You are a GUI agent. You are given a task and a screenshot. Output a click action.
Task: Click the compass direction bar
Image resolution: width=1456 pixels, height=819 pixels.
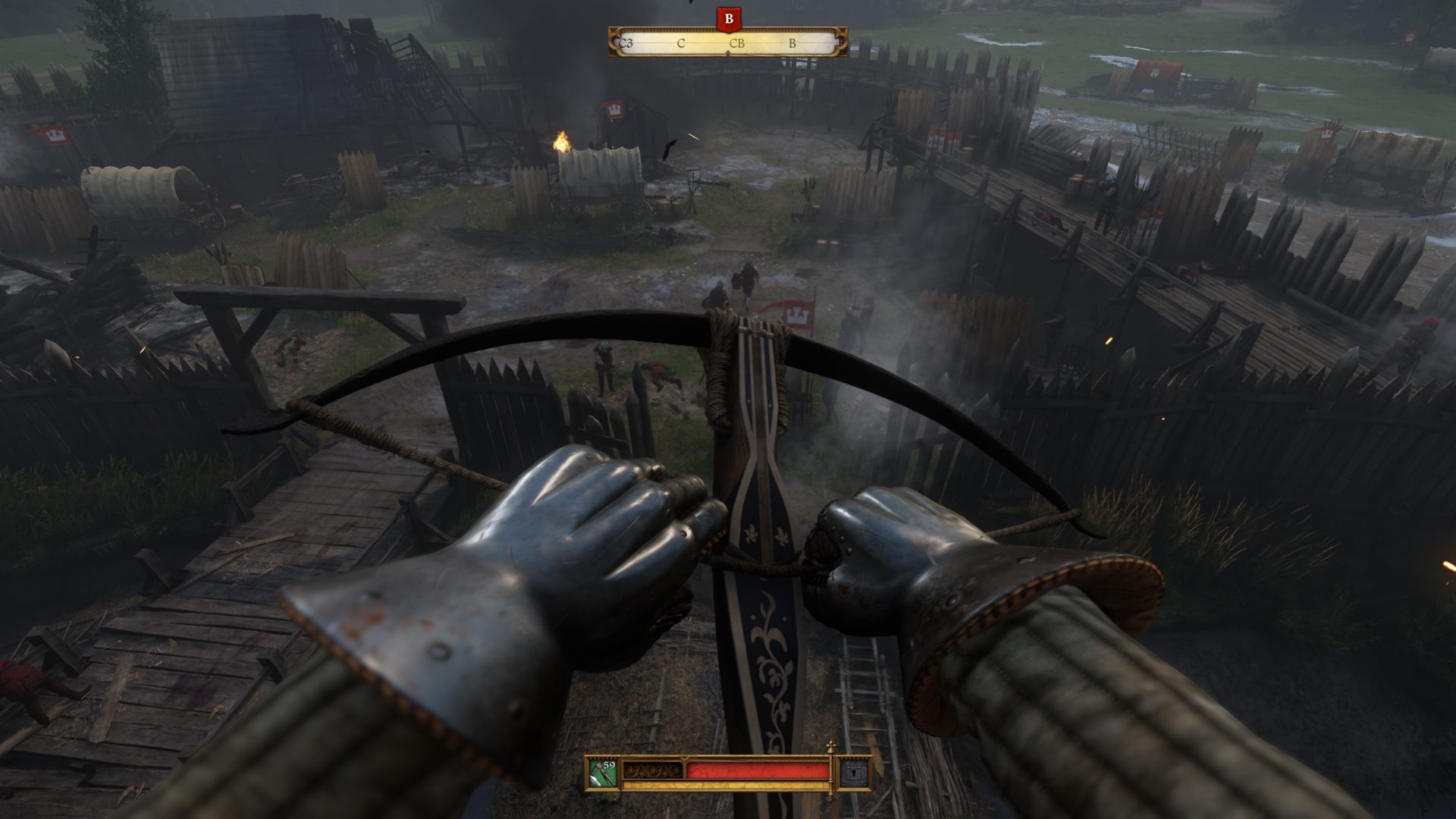pyautogui.click(x=728, y=43)
